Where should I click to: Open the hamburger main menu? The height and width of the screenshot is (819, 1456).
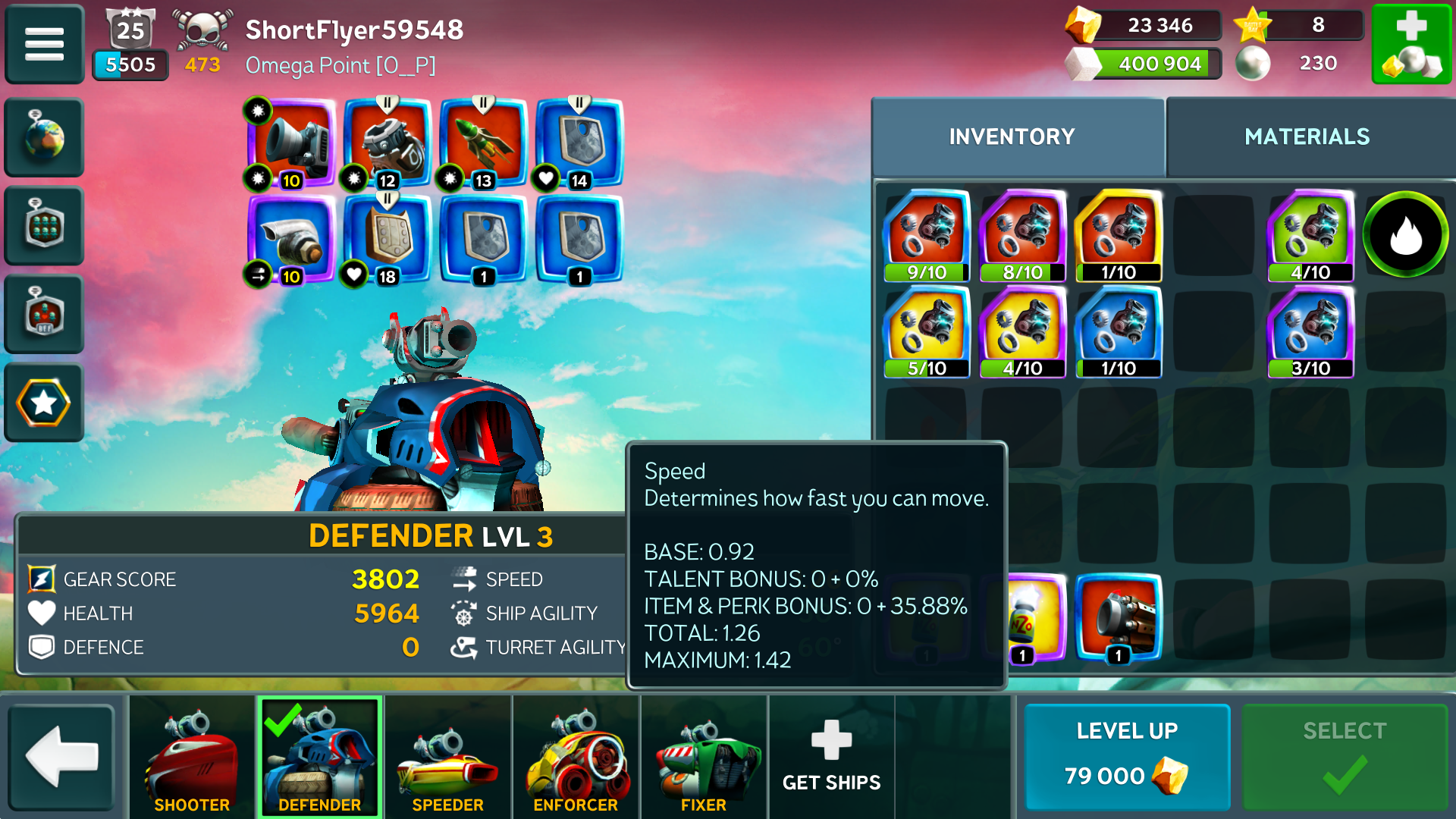click(x=44, y=44)
